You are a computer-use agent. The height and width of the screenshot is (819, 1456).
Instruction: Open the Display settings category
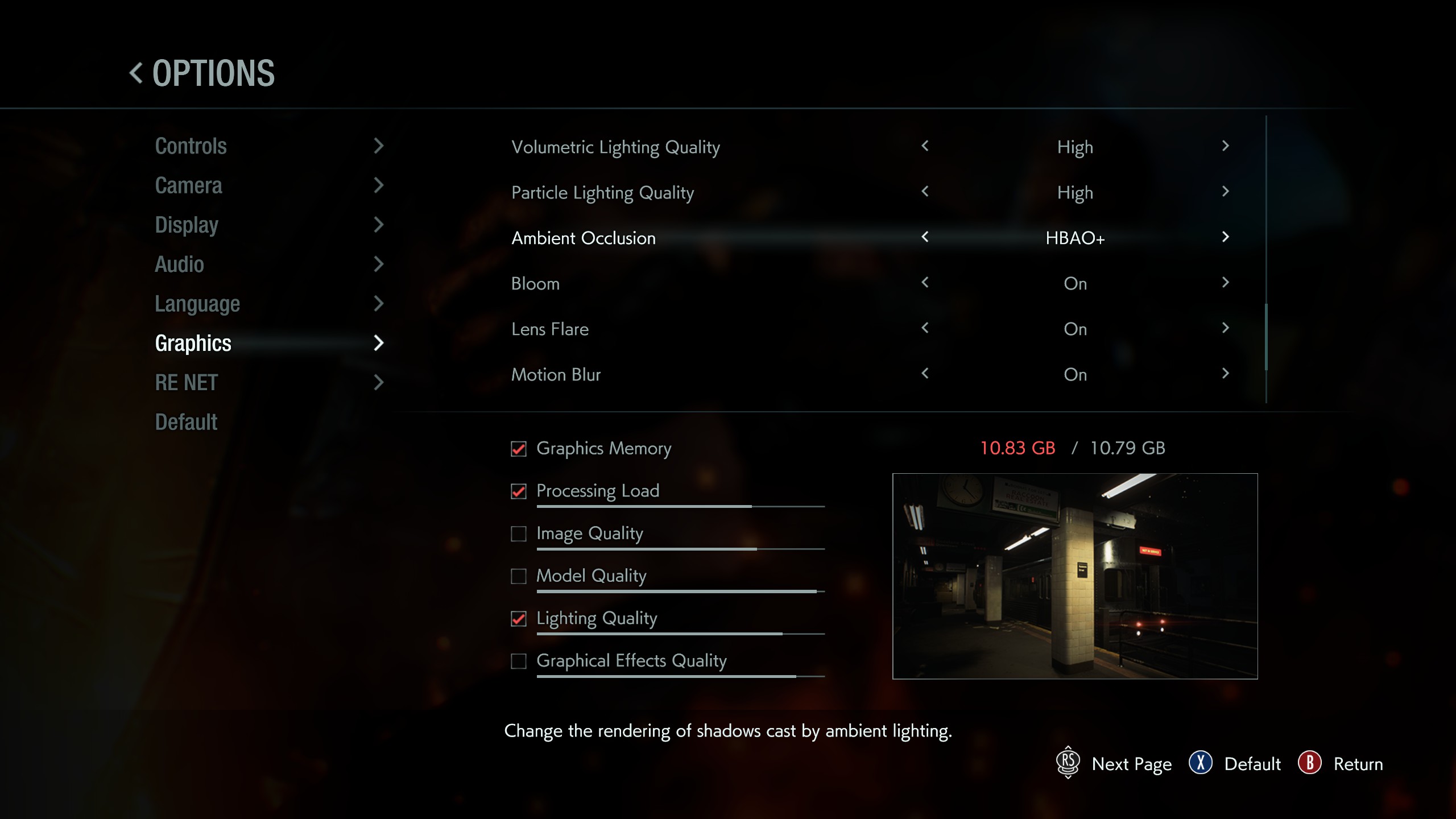[x=187, y=225]
